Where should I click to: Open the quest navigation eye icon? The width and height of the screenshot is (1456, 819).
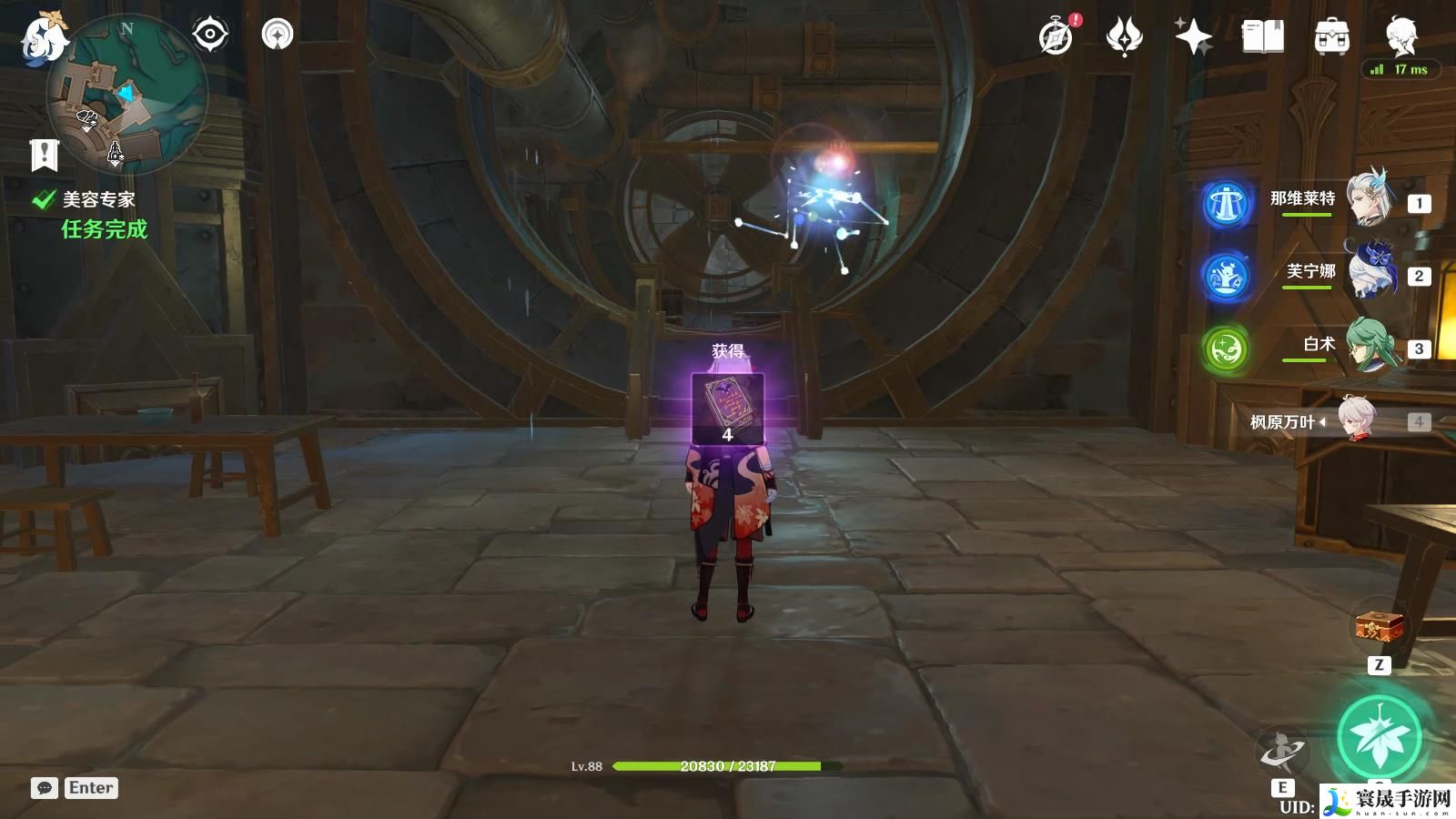tap(210, 35)
